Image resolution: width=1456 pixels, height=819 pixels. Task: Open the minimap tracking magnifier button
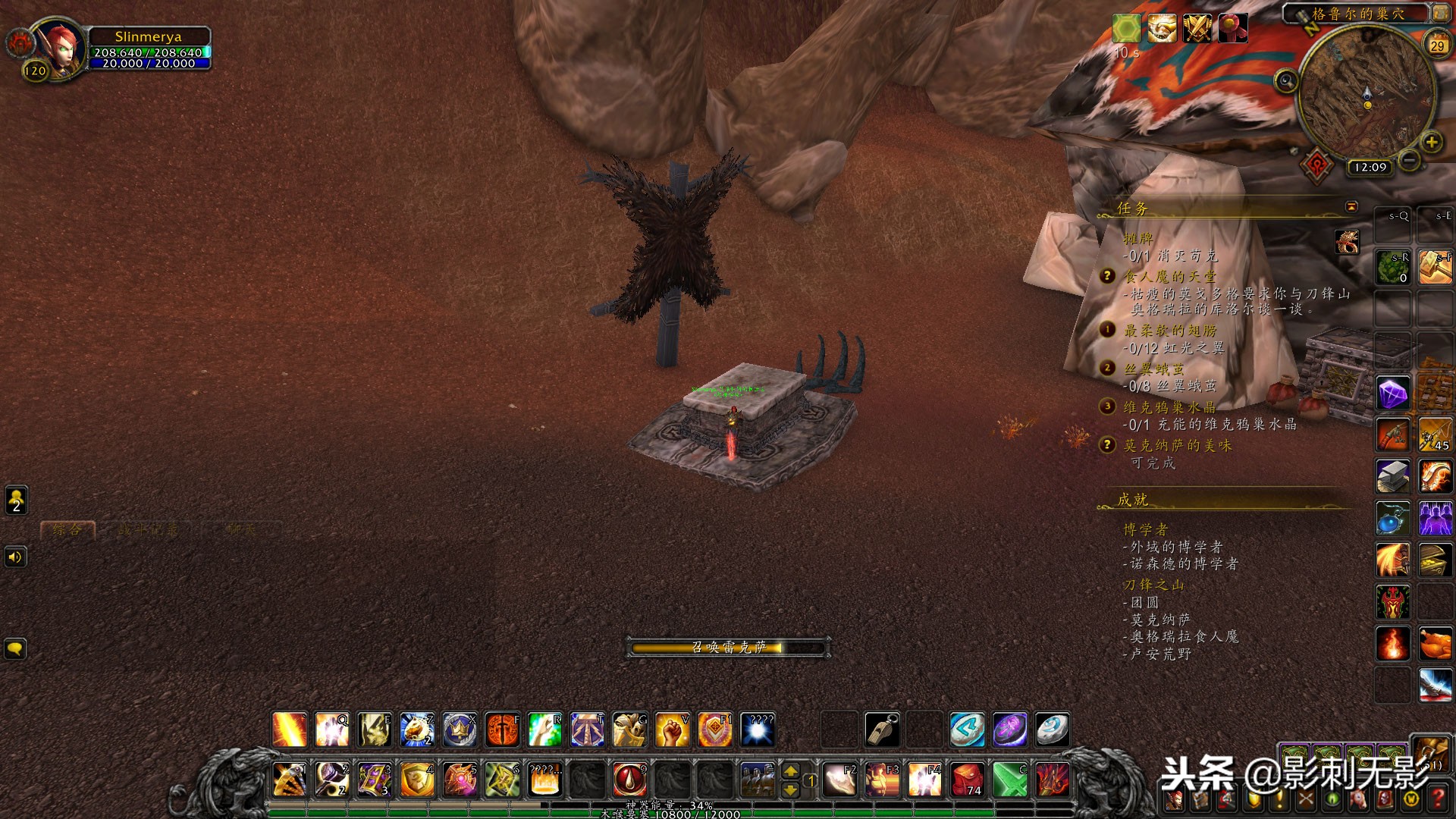pos(1285,80)
